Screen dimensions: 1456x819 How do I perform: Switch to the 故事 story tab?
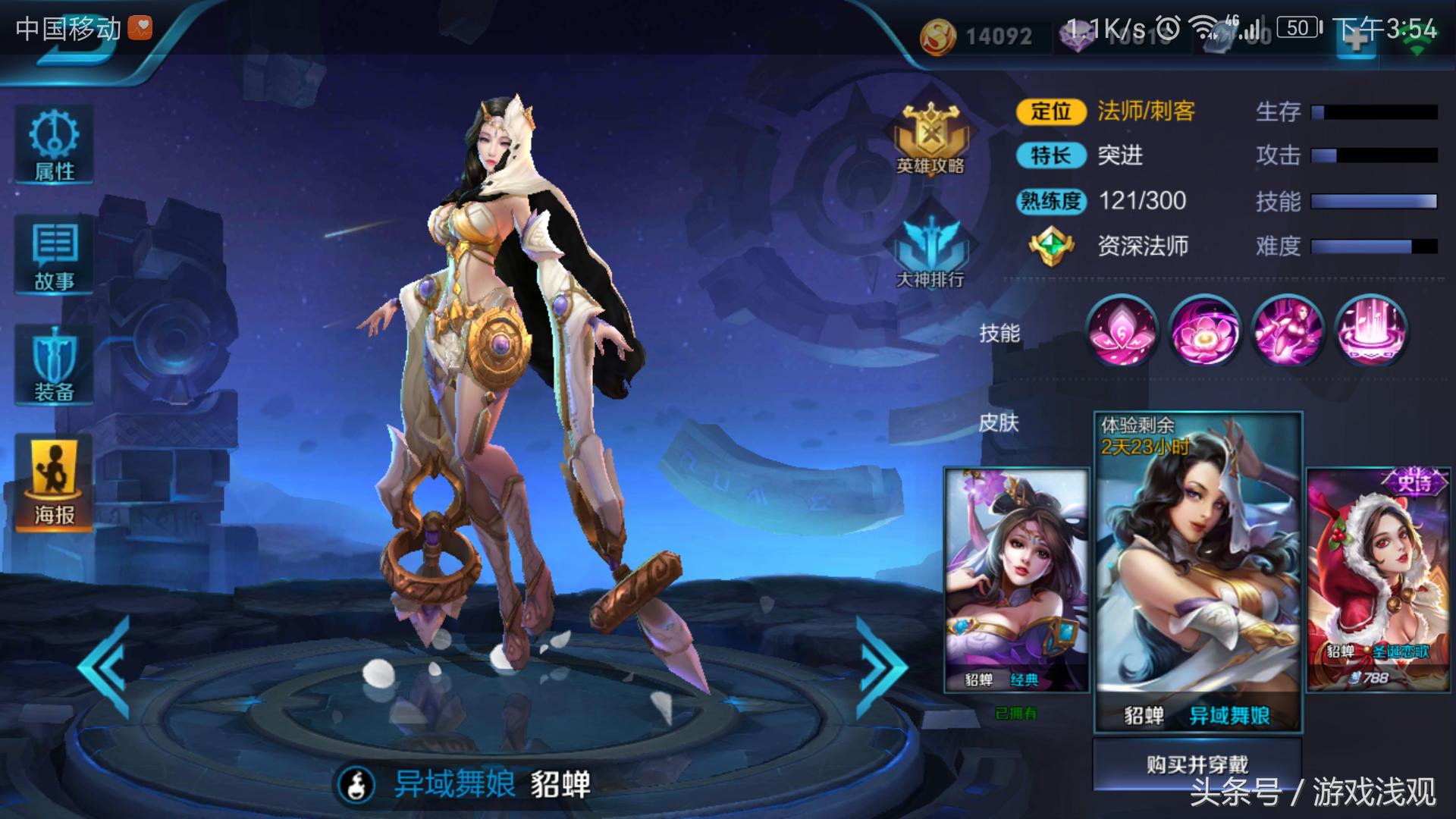coord(54,256)
